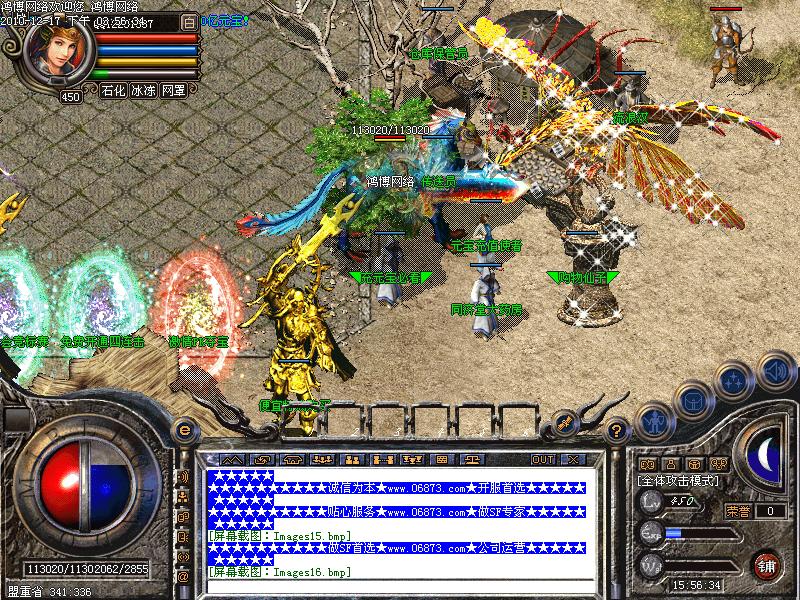This screenshot has height=600, width=800.
Task: Open the character equipment round button
Action: click(654, 421)
